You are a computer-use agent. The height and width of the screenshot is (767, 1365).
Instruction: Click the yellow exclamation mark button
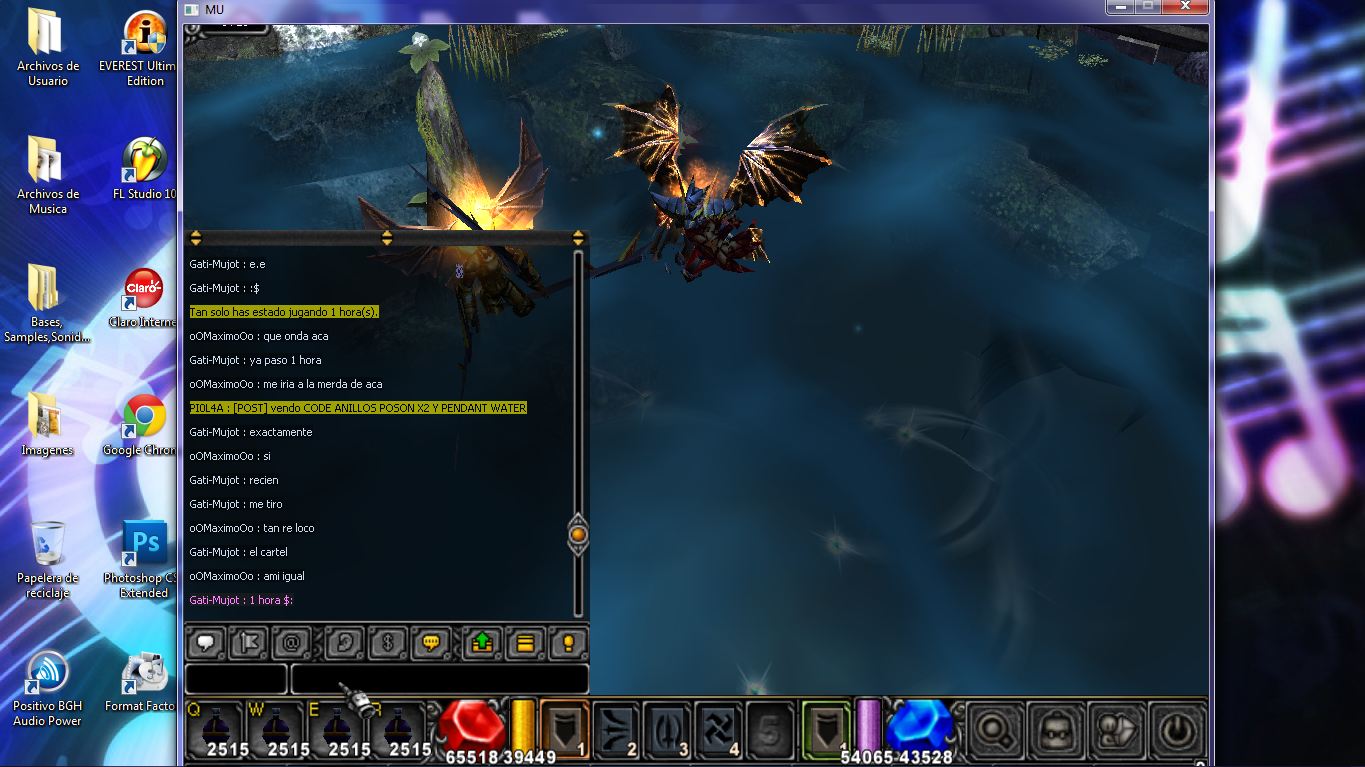click(x=567, y=643)
